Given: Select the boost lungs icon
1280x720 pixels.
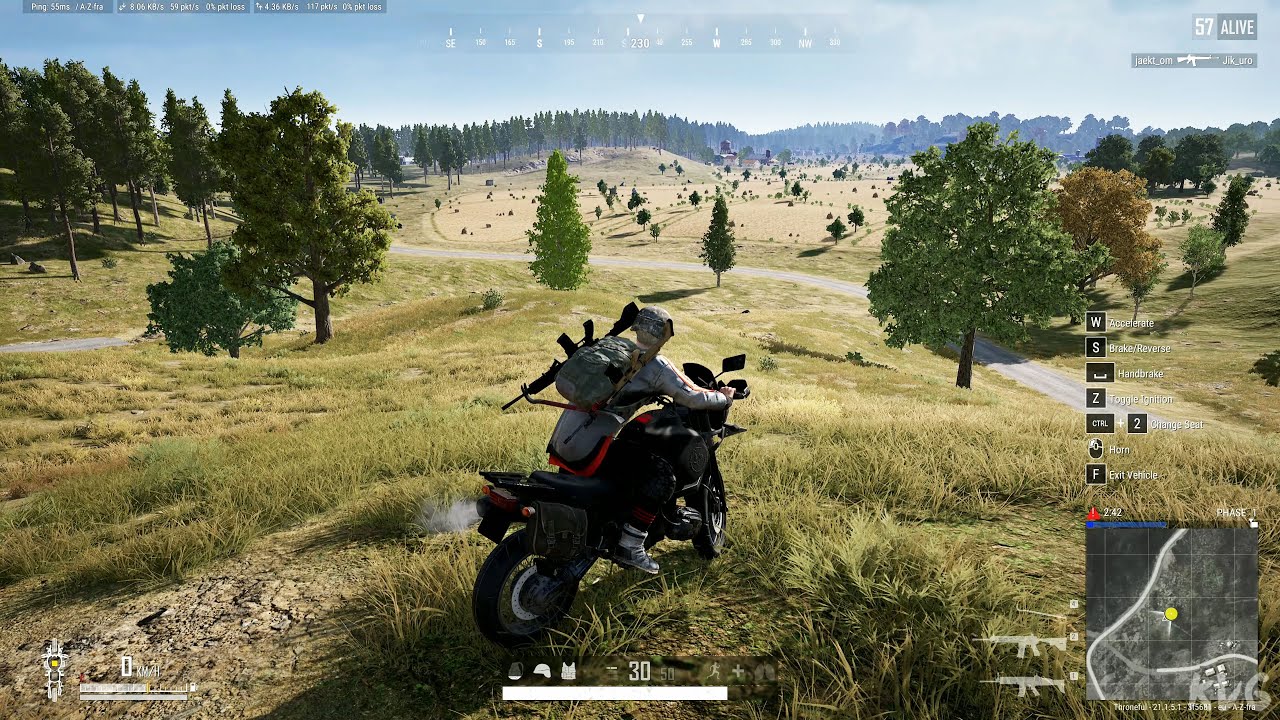Looking at the screenshot, I should (x=766, y=671).
